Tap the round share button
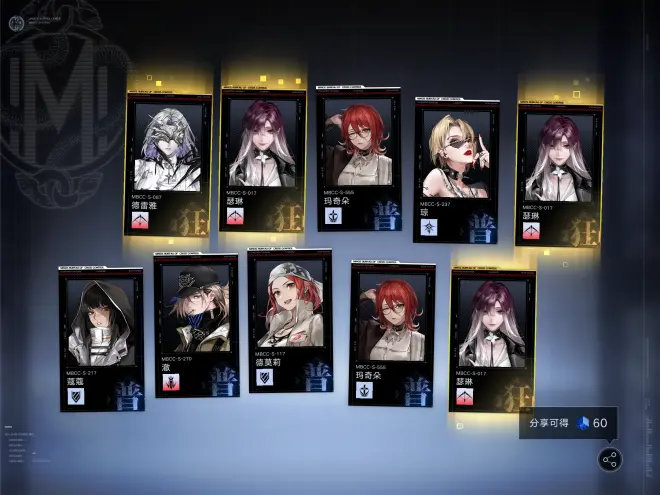 (609, 459)
